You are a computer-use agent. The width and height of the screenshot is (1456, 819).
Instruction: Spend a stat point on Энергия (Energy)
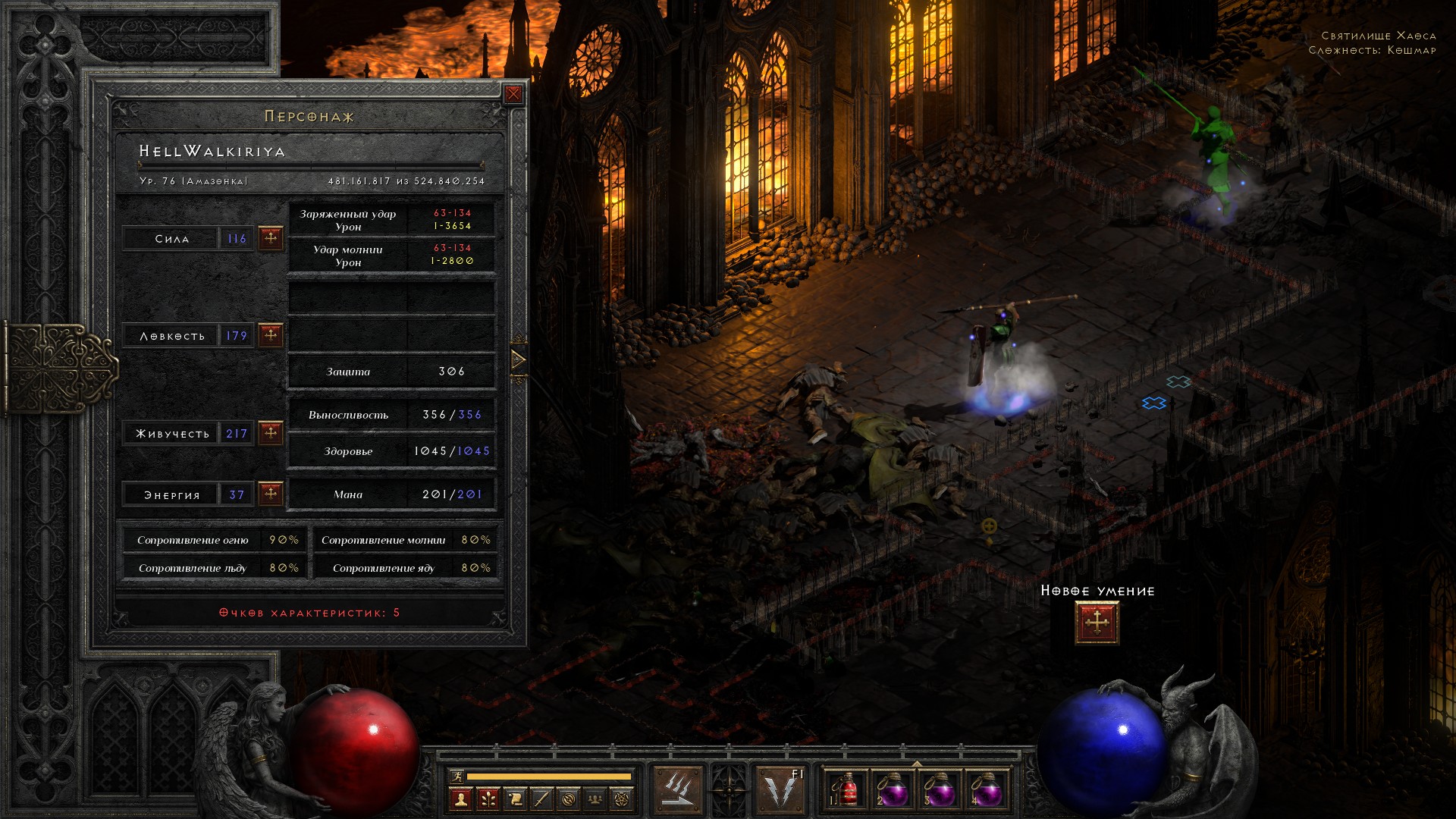click(x=271, y=494)
